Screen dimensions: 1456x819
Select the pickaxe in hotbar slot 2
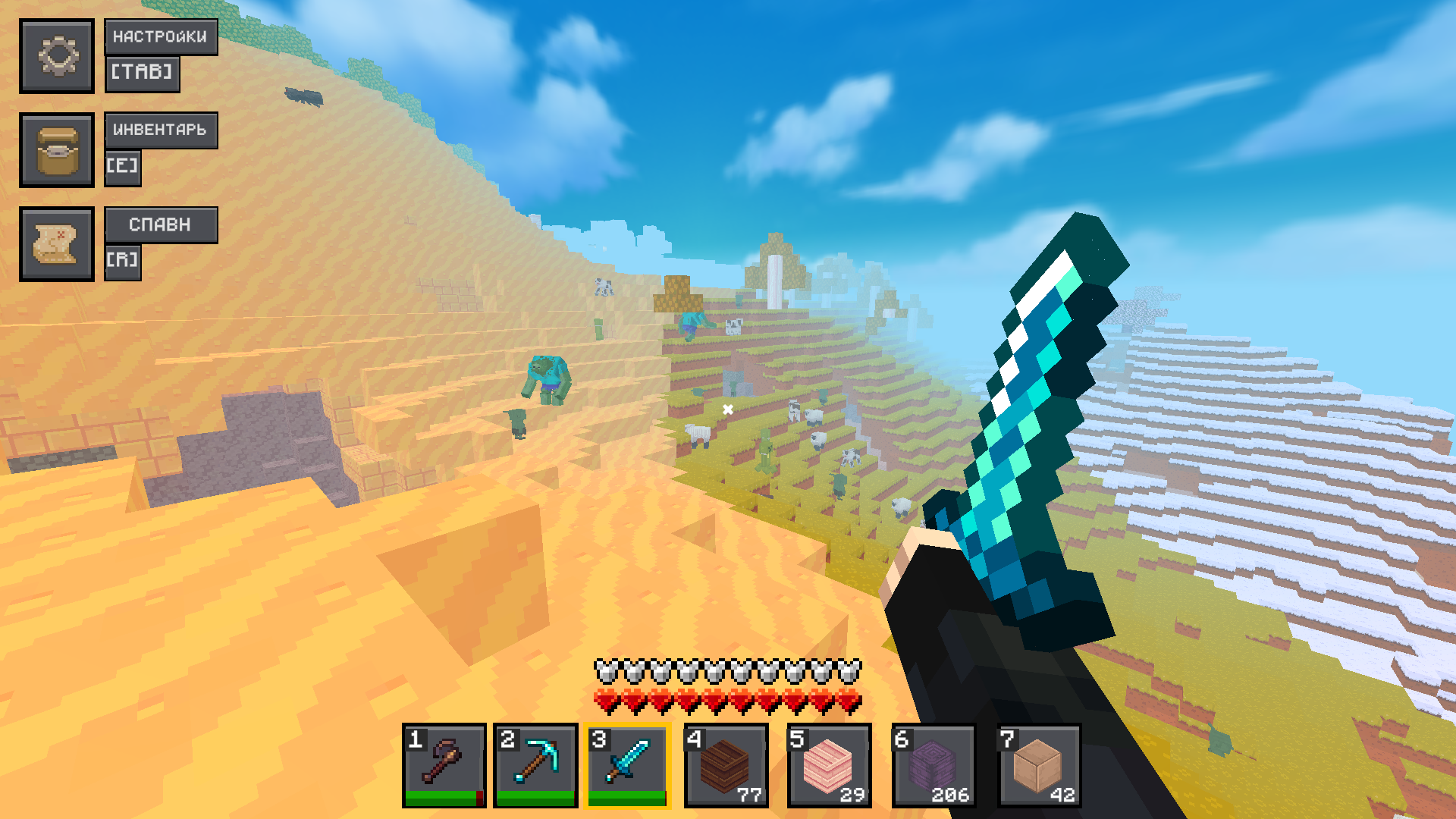click(x=536, y=764)
